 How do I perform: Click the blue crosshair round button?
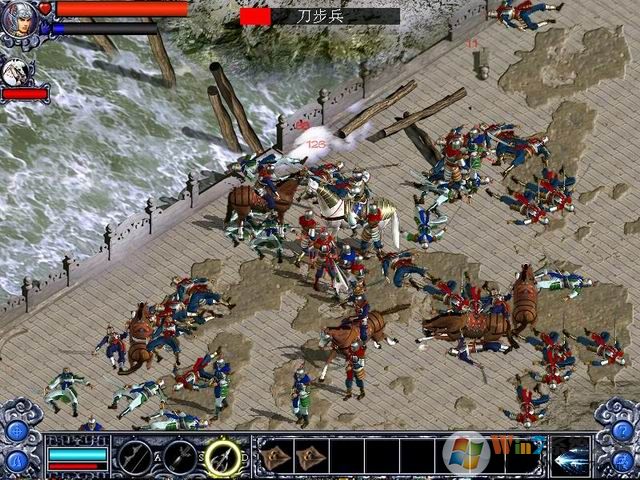17,431
